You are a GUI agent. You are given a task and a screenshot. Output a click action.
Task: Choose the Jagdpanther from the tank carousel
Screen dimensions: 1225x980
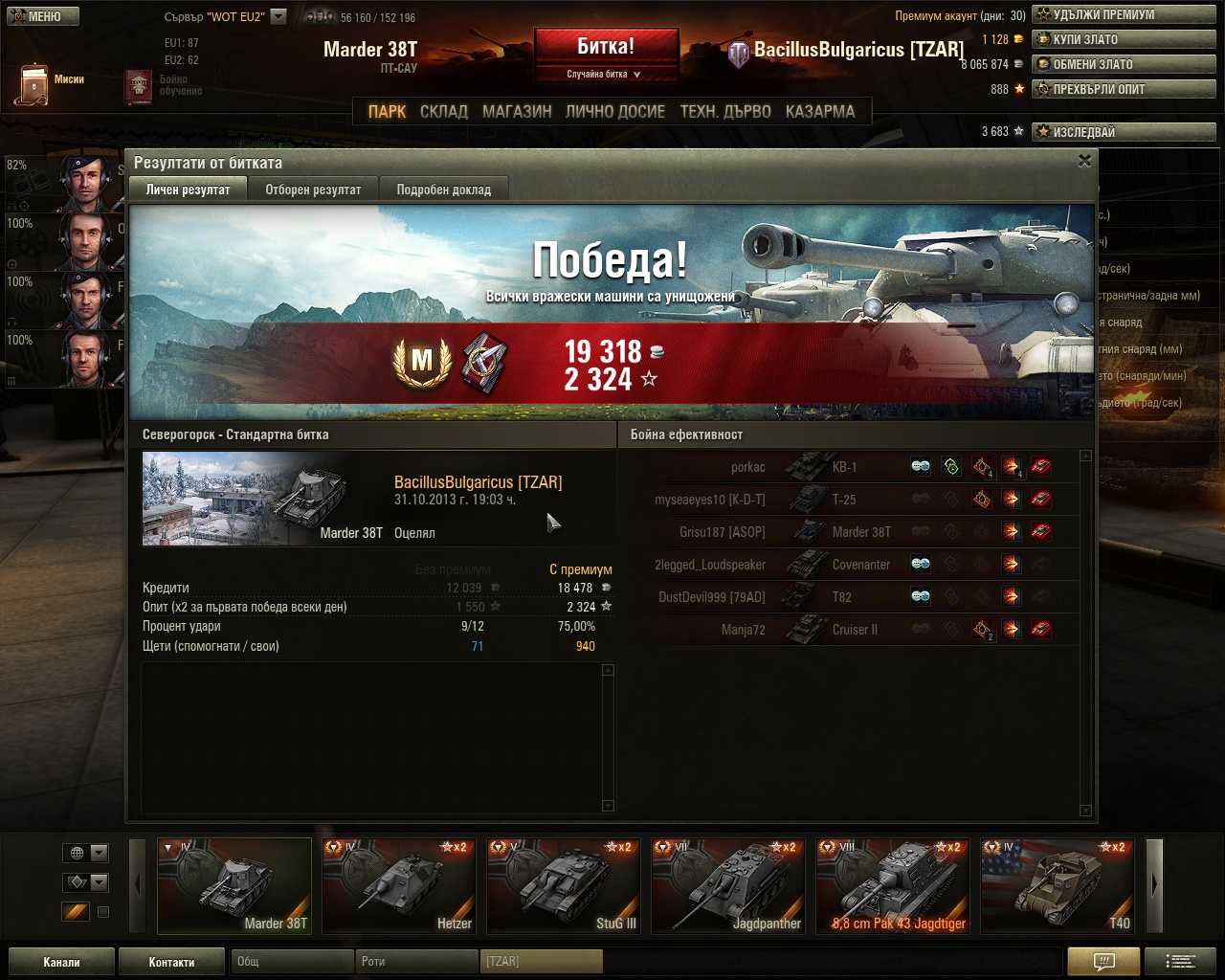pyautogui.click(x=728, y=886)
